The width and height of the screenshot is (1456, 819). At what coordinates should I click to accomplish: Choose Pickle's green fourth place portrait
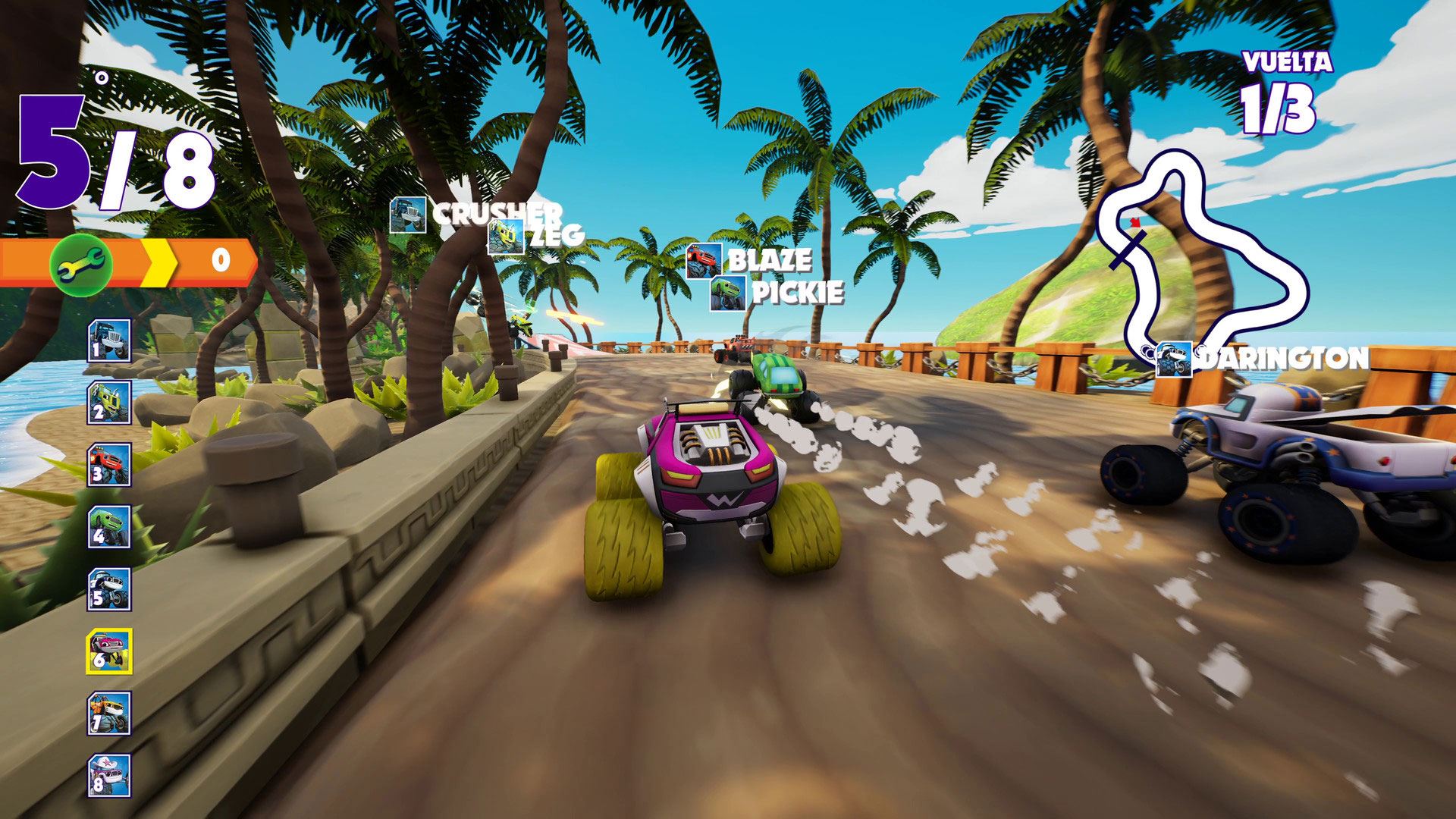110,527
